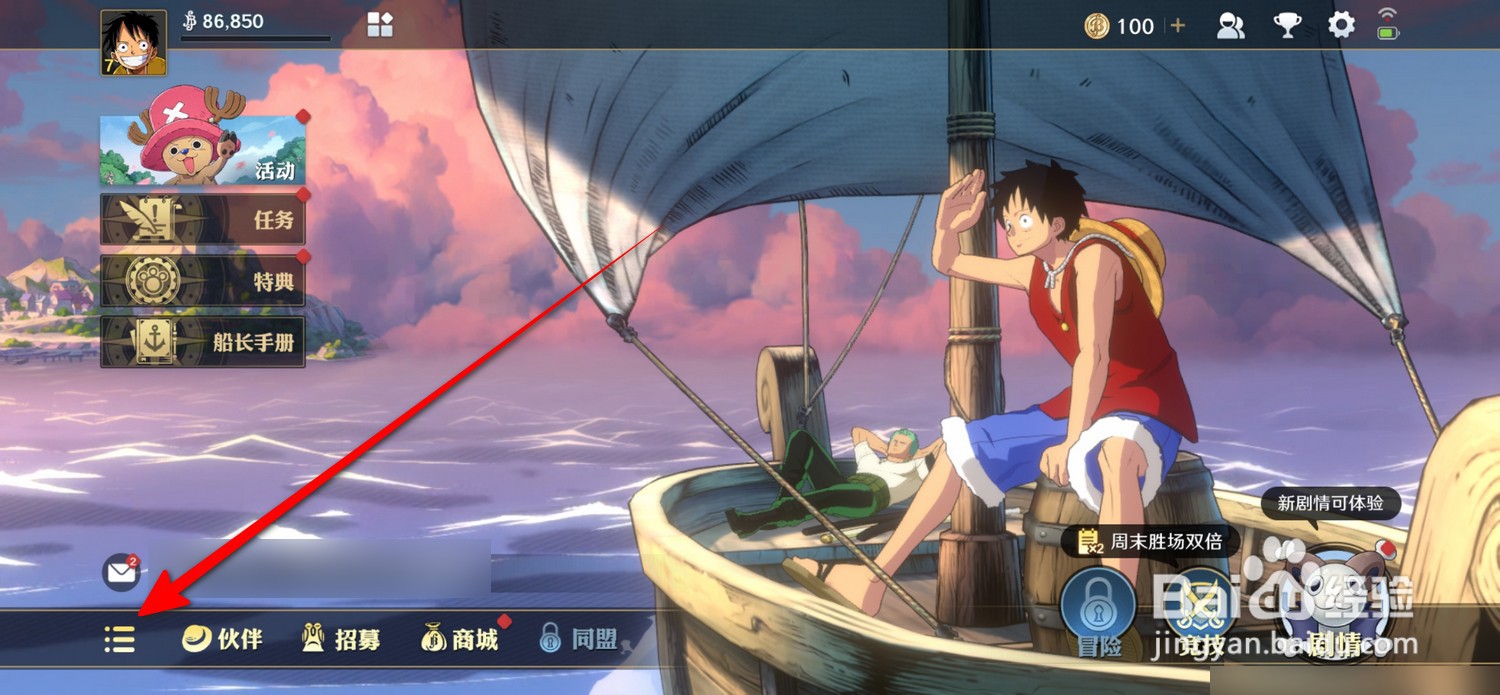View the trophy achievements icon
This screenshot has width=1500, height=695.
(x=1287, y=26)
